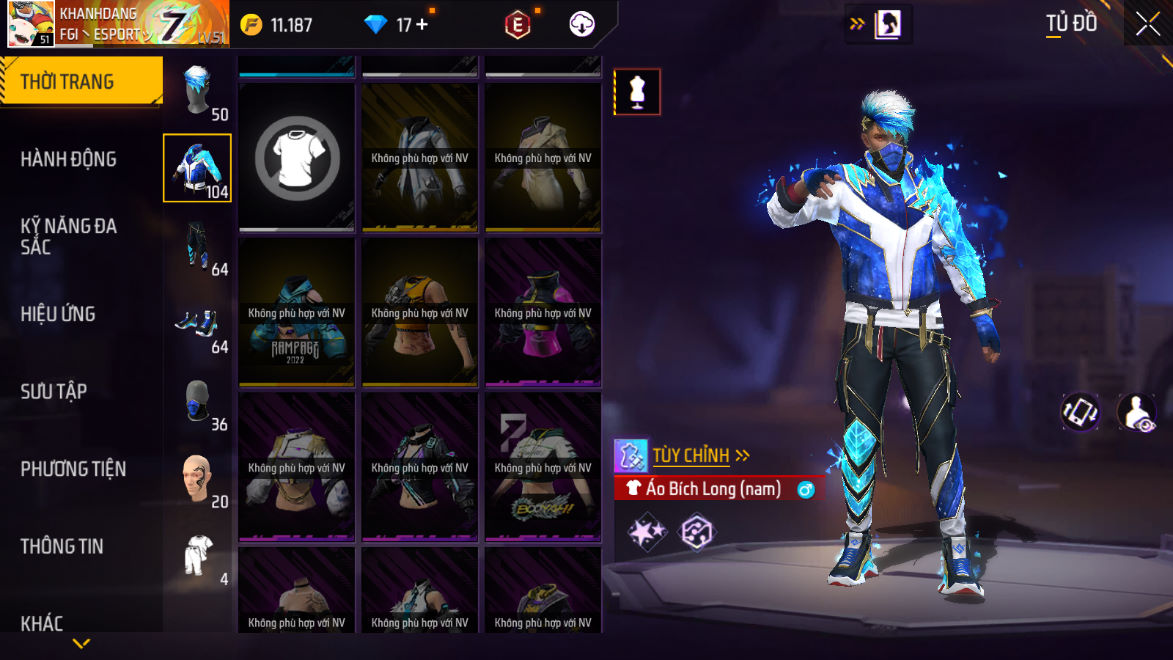Open the face category showing 20
The width and height of the screenshot is (1173, 660).
[197, 478]
